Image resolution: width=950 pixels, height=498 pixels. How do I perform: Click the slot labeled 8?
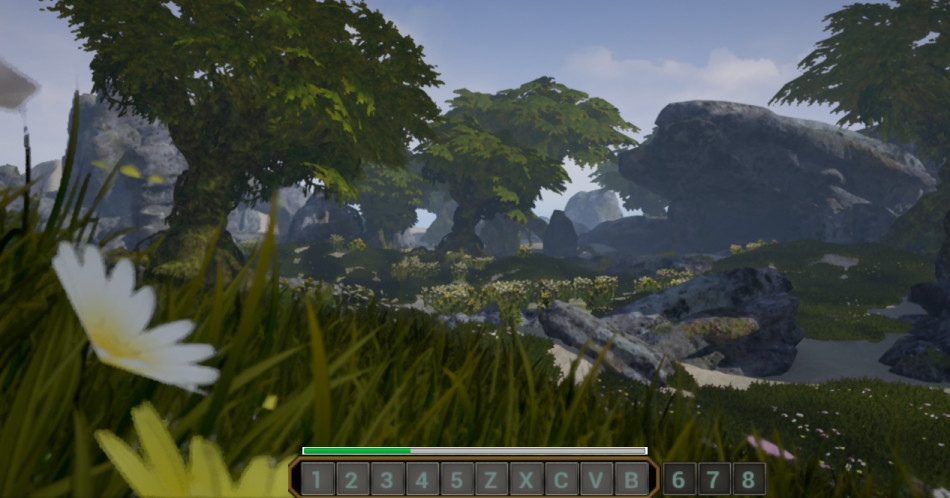749,479
